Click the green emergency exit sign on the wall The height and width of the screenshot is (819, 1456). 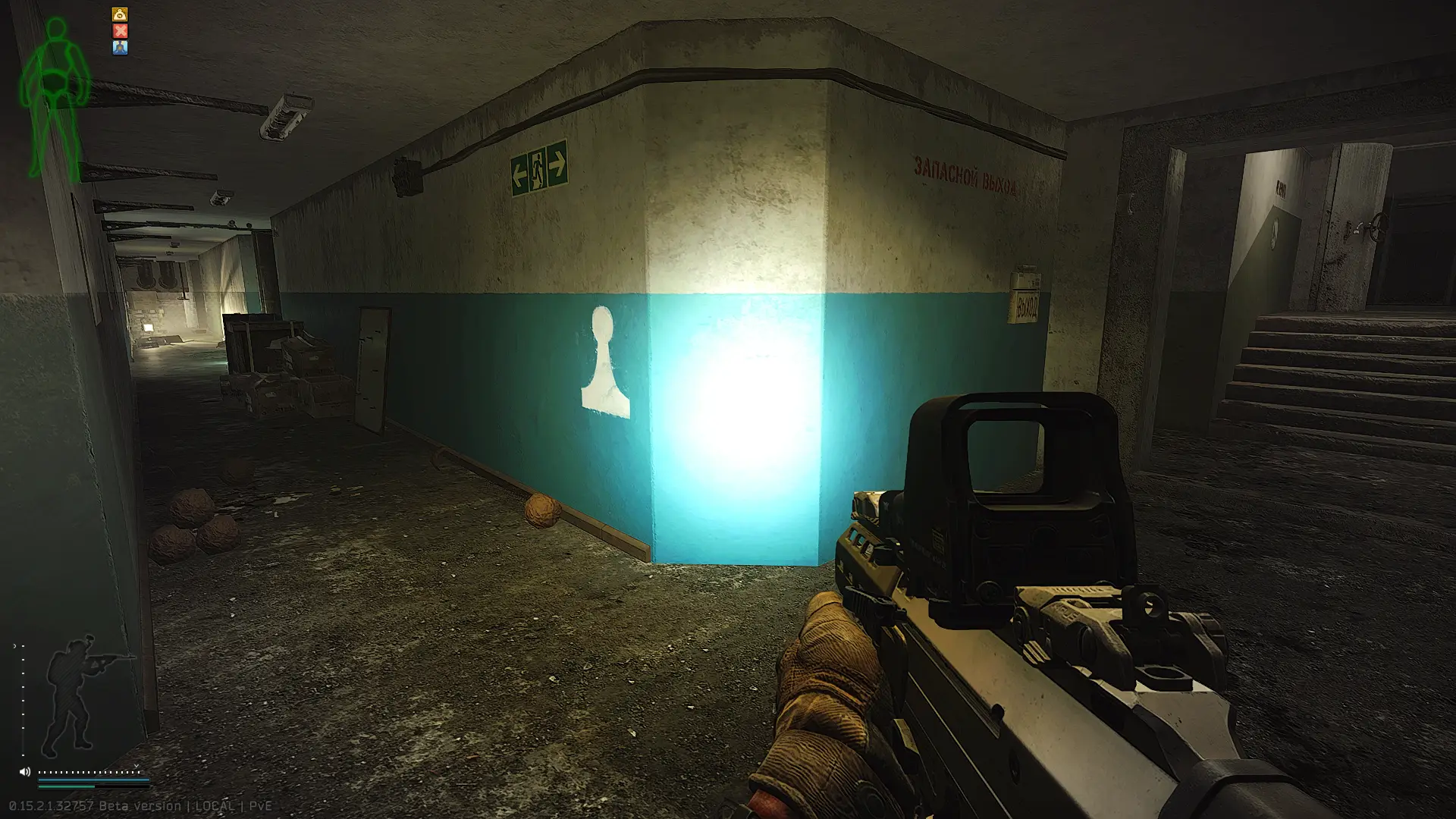click(538, 169)
